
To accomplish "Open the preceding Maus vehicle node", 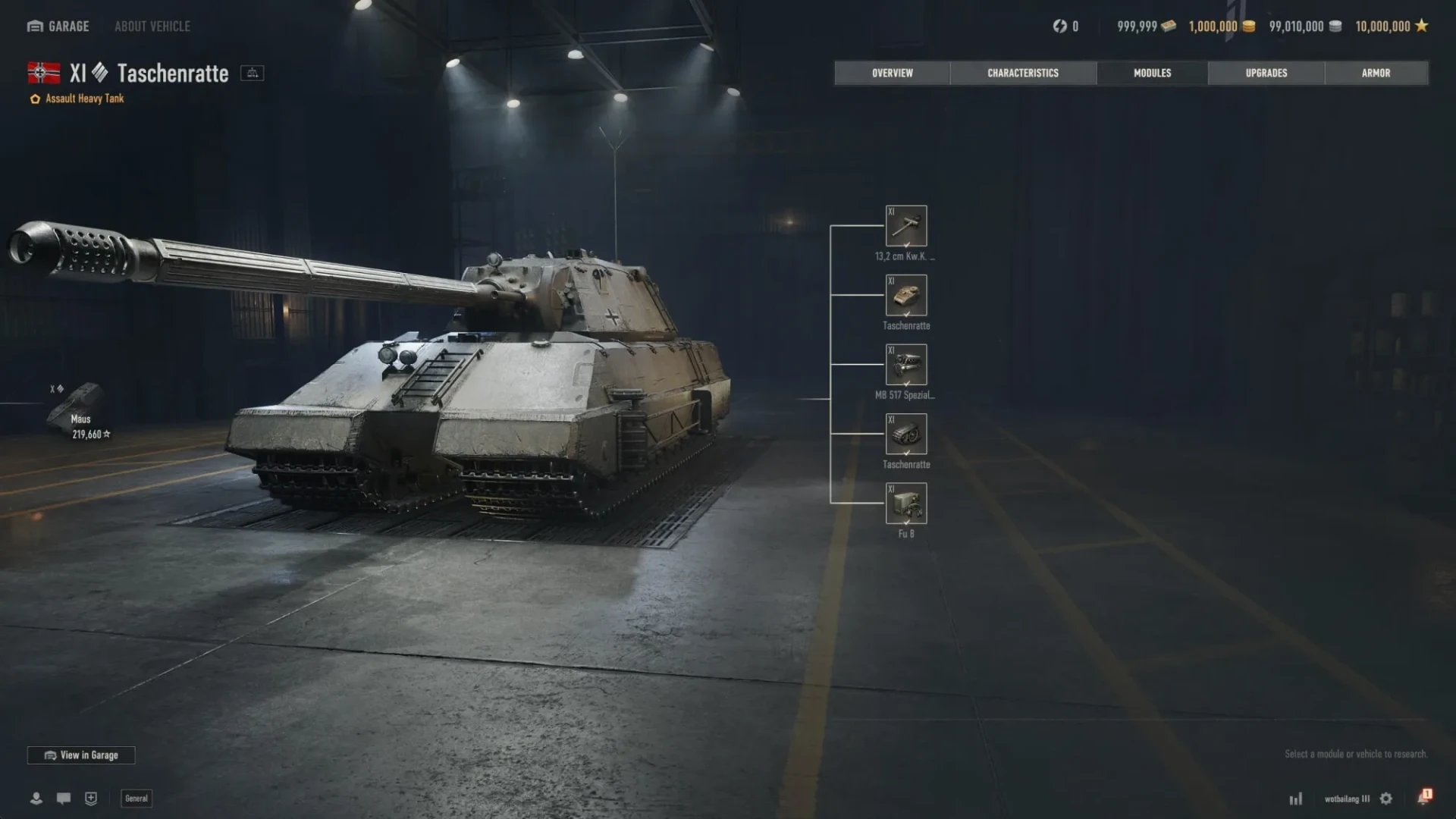I will 80,410.
